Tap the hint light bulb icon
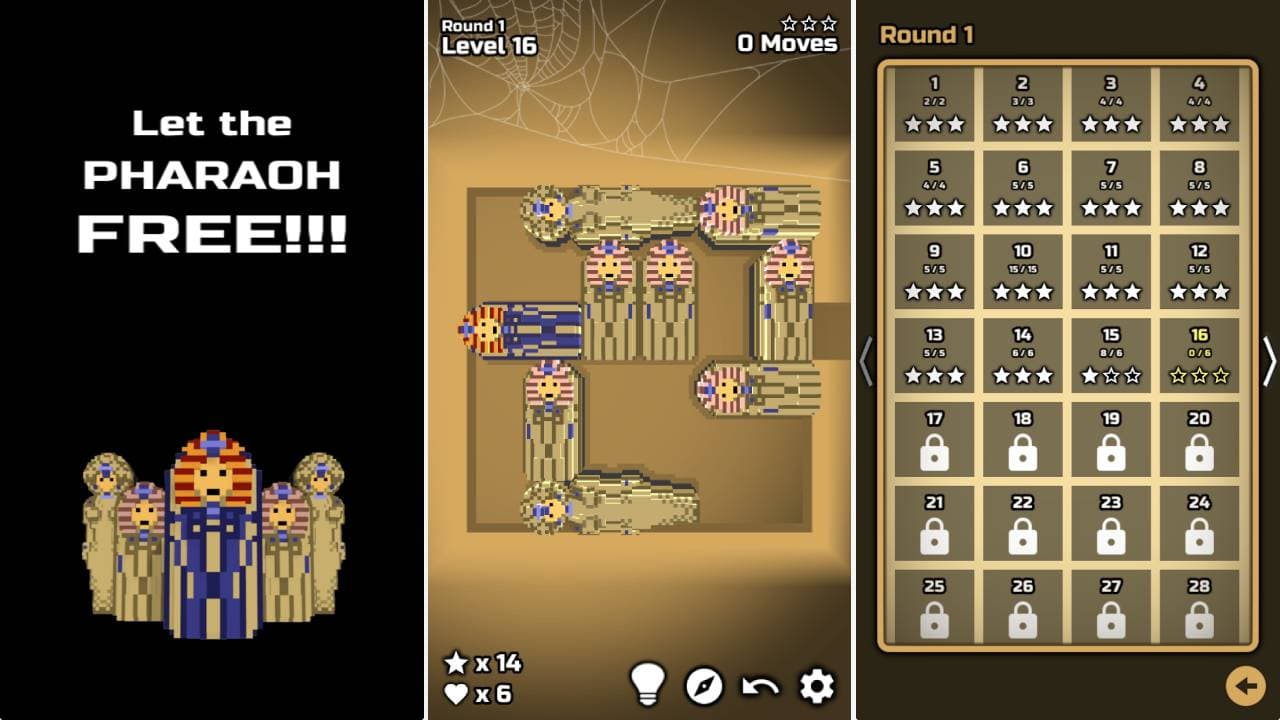1280x720 pixels. pos(651,686)
